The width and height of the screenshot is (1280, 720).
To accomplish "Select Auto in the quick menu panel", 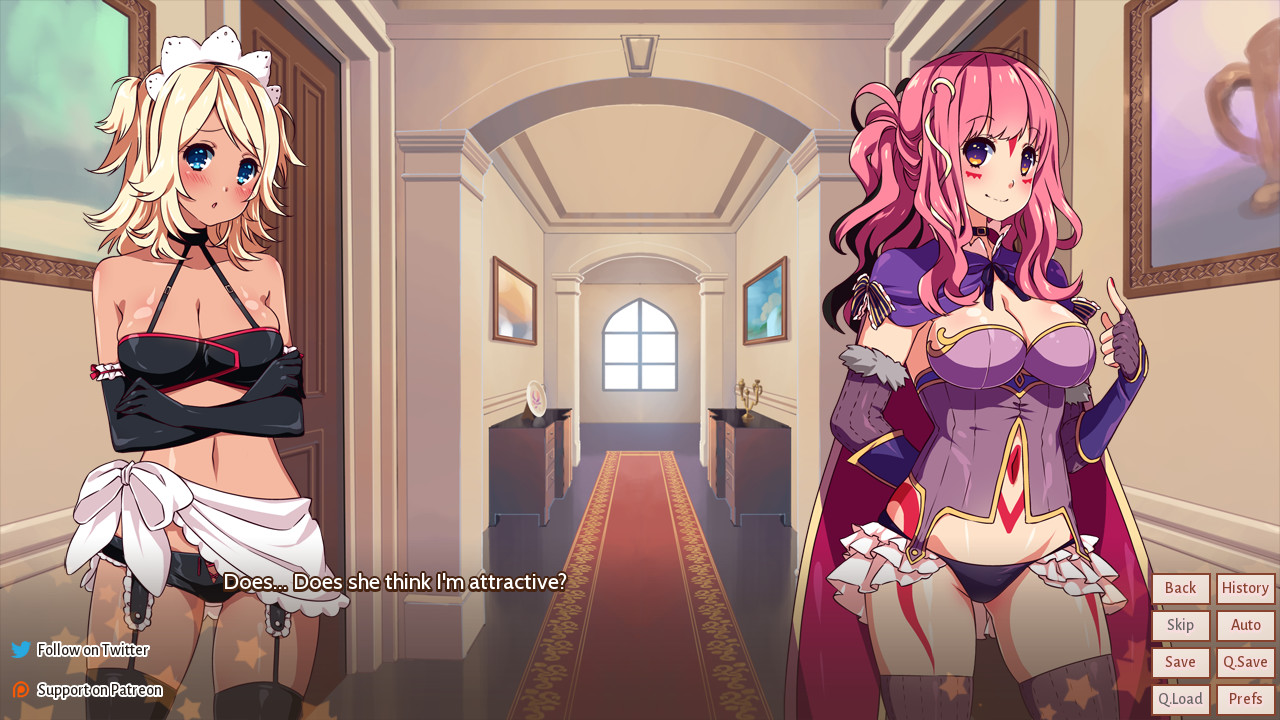I will [x=1244, y=625].
